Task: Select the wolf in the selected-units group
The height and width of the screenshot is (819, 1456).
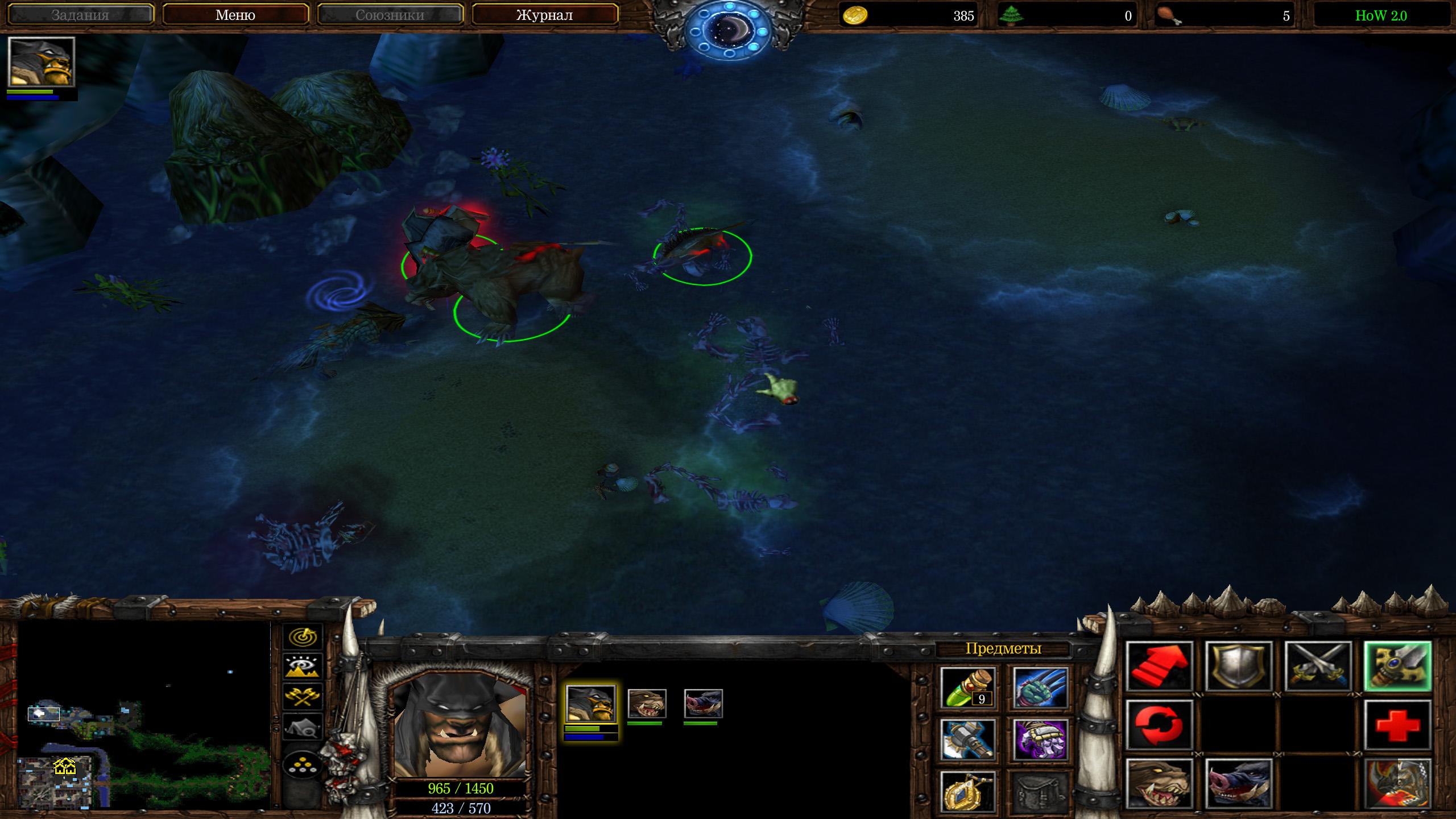Action: [x=646, y=704]
